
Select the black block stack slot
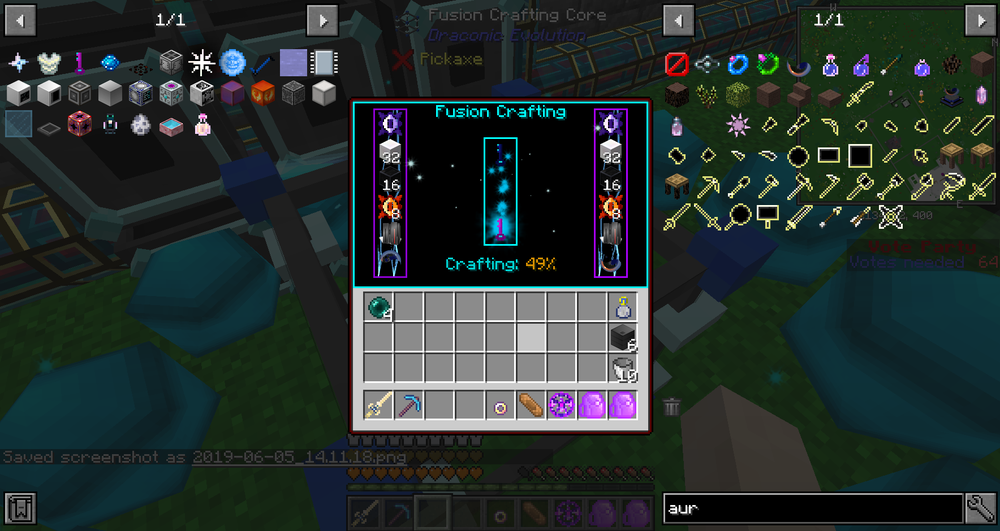point(623,338)
